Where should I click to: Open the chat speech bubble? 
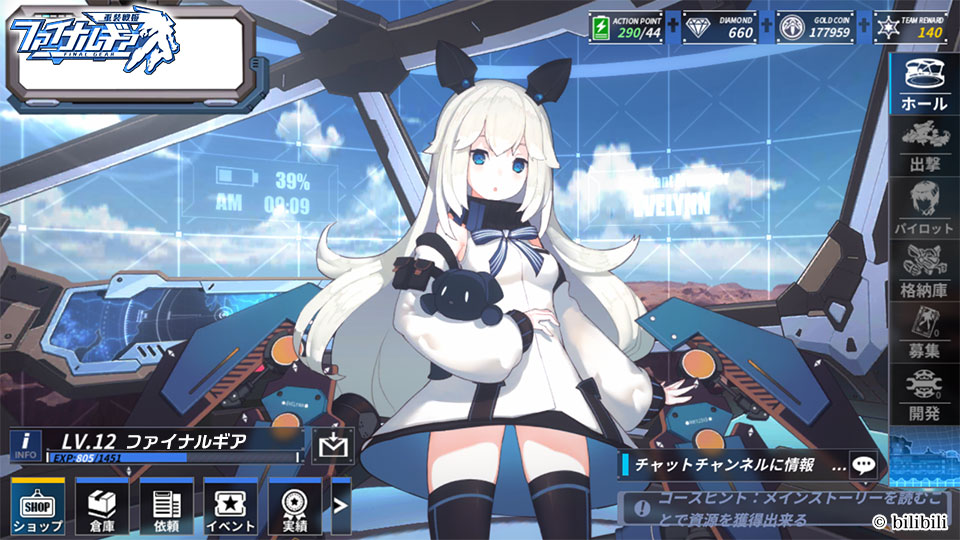click(863, 464)
